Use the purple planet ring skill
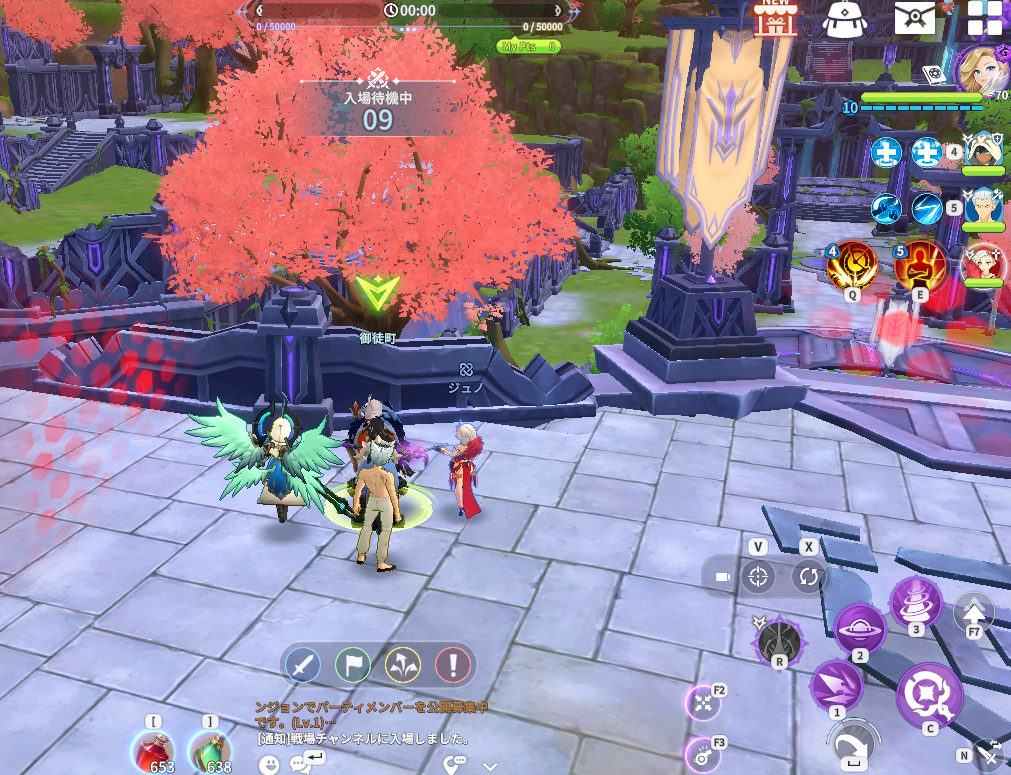Viewport: 1011px width, 775px height. coord(860,629)
